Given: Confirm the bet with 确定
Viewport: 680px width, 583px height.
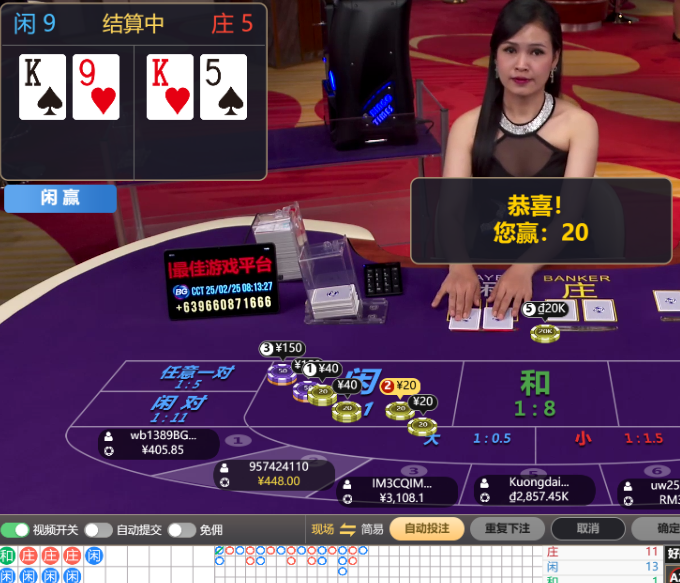Looking at the screenshot, I should [661, 528].
